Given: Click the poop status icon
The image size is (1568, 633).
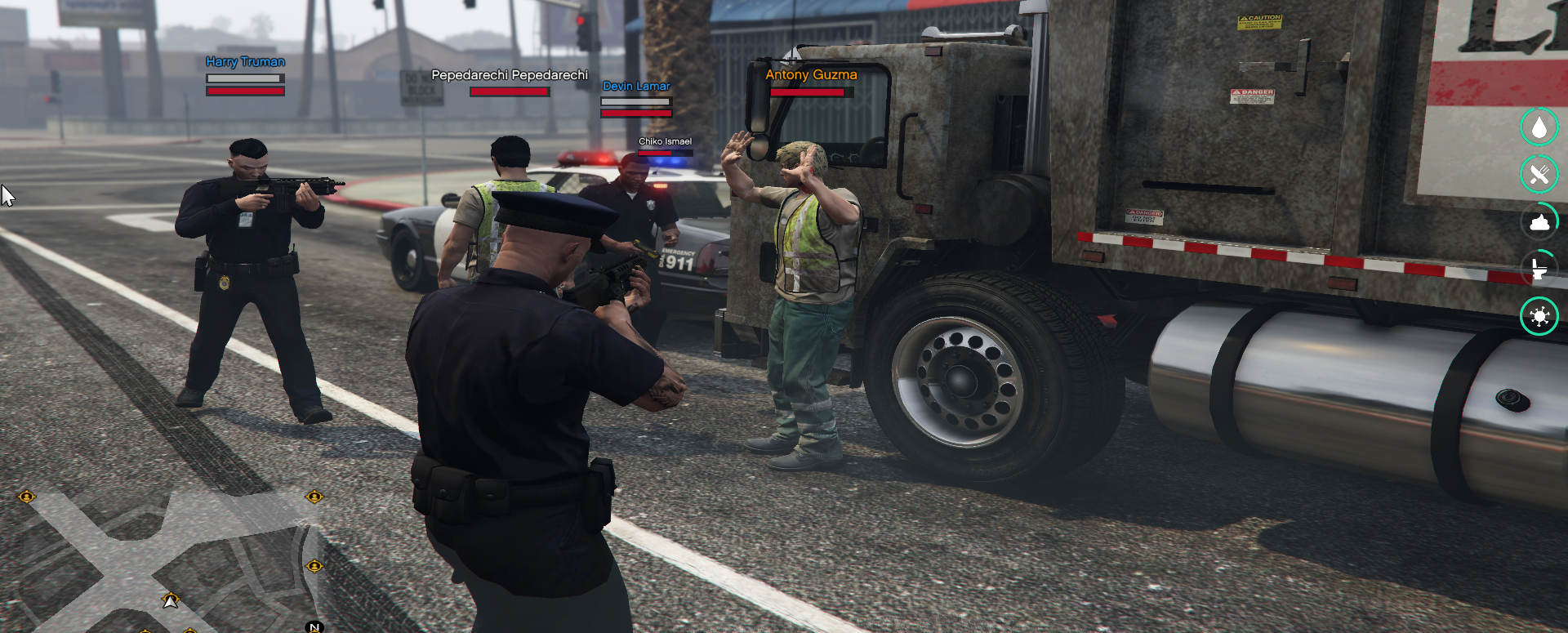Looking at the screenshot, I should (1539, 222).
